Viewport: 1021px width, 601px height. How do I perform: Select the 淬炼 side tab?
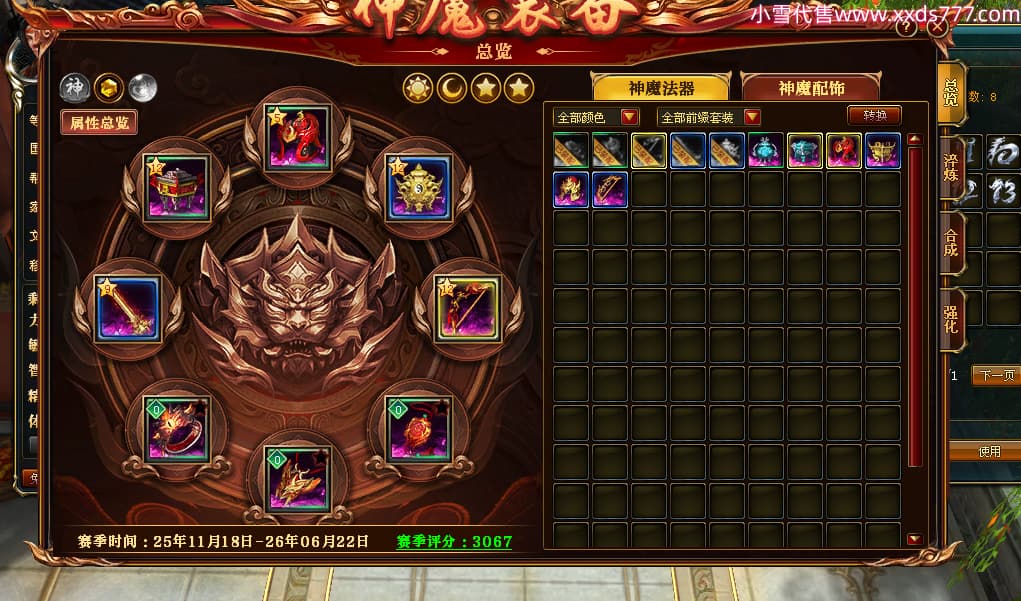click(951, 167)
